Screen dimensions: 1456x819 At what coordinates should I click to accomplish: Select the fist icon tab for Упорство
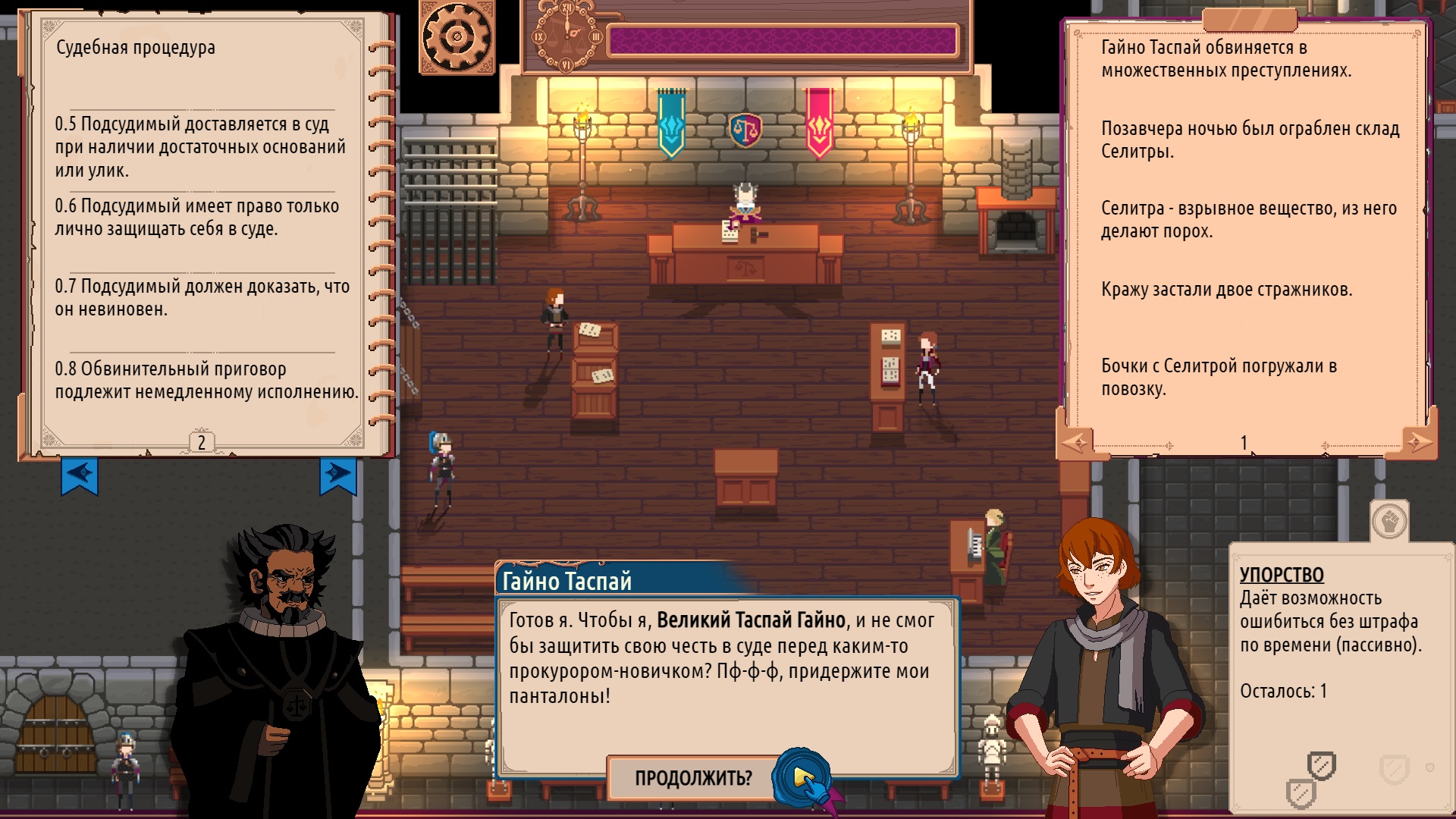[x=1389, y=522]
